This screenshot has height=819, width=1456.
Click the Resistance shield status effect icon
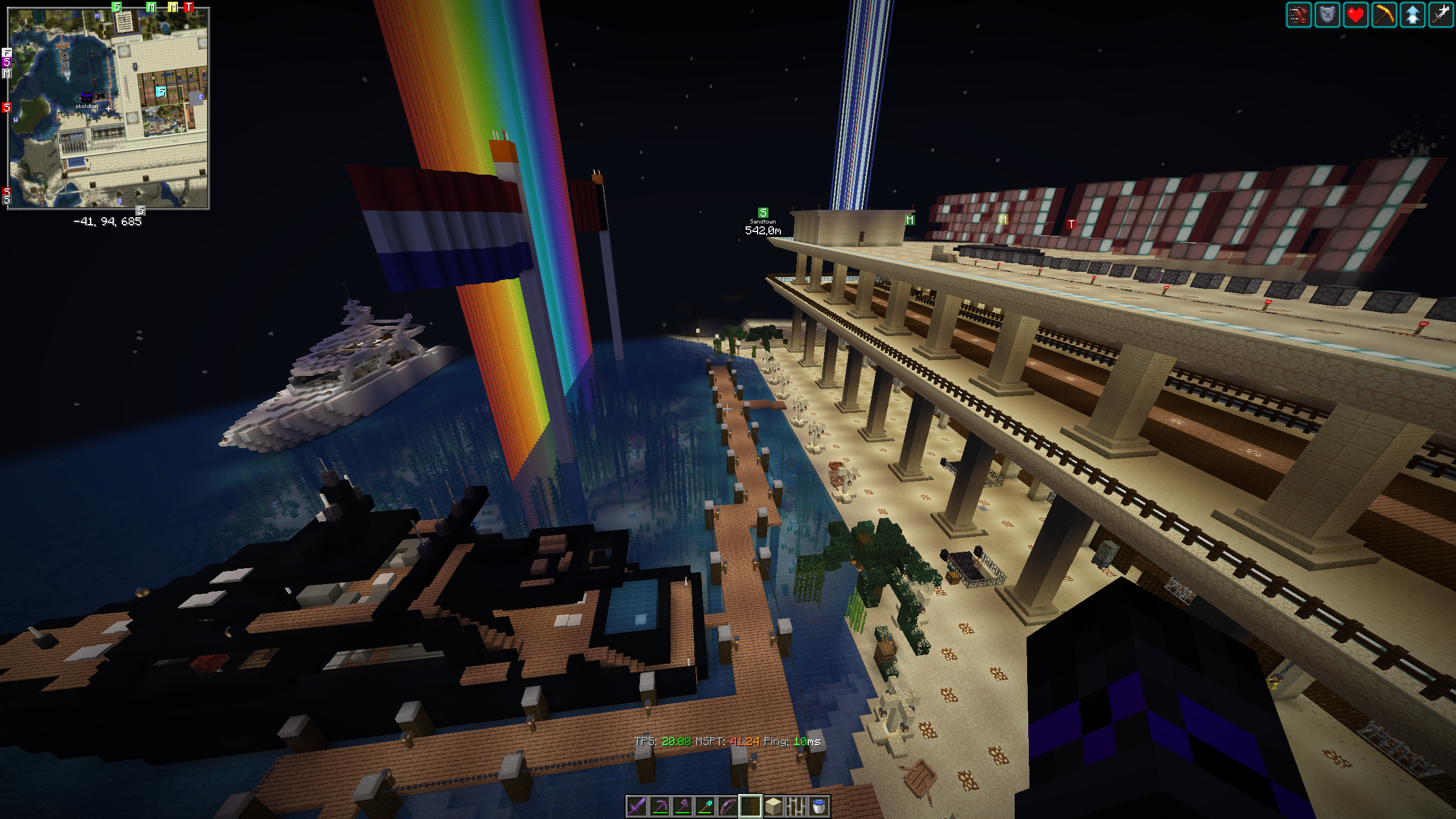tap(1327, 15)
